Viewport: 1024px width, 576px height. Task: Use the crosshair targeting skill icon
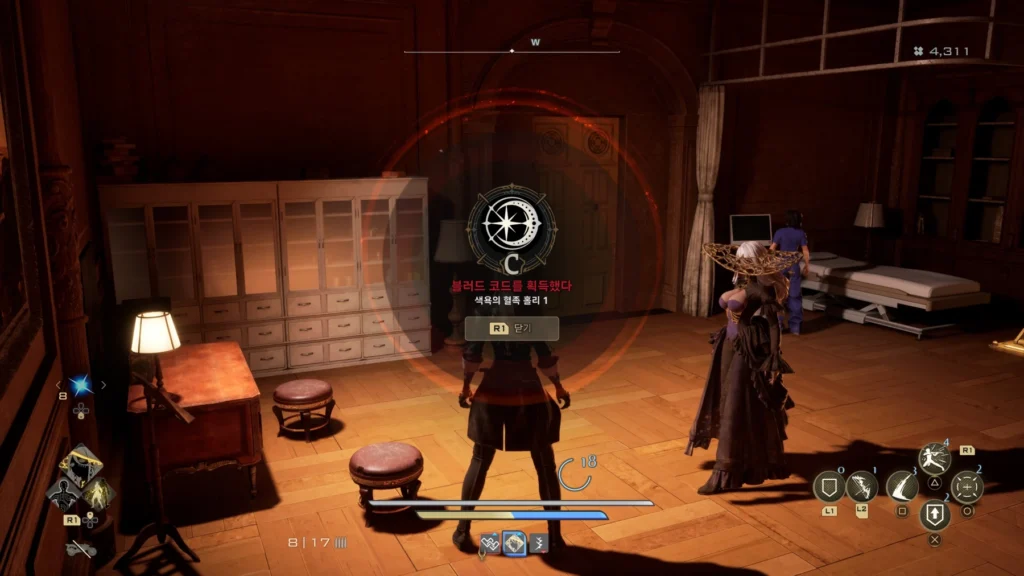point(967,487)
